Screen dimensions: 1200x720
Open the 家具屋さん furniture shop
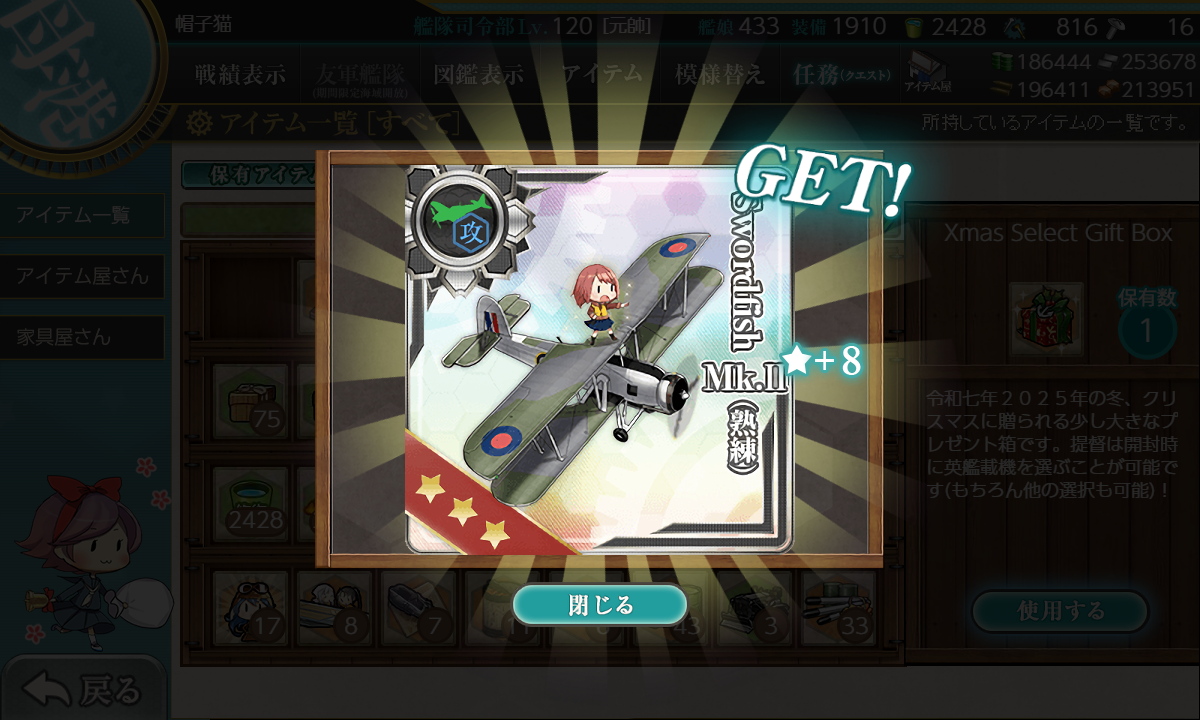(82, 337)
